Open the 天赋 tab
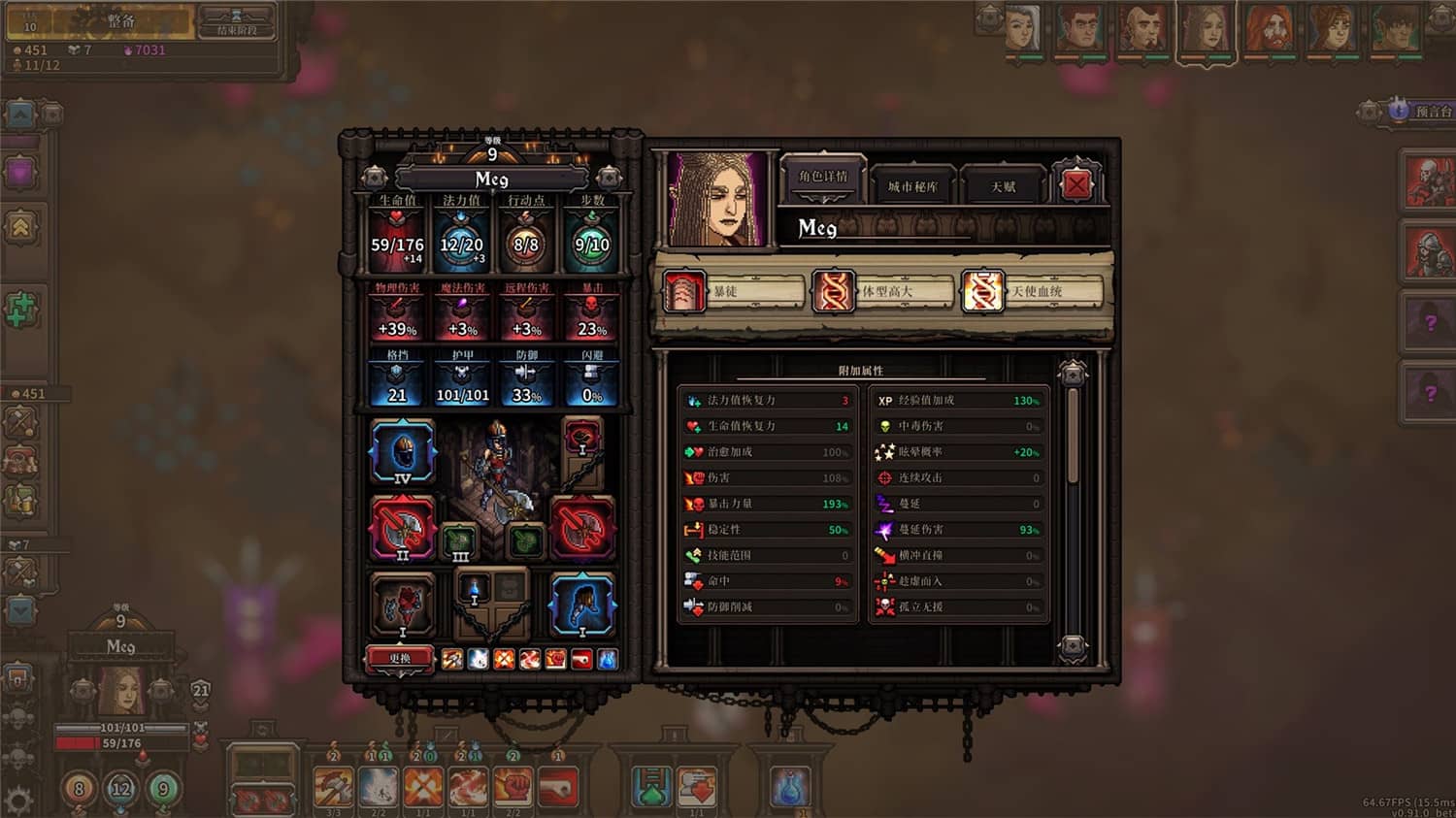This screenshot has width=1456, height=818. tap(1004, 184)
